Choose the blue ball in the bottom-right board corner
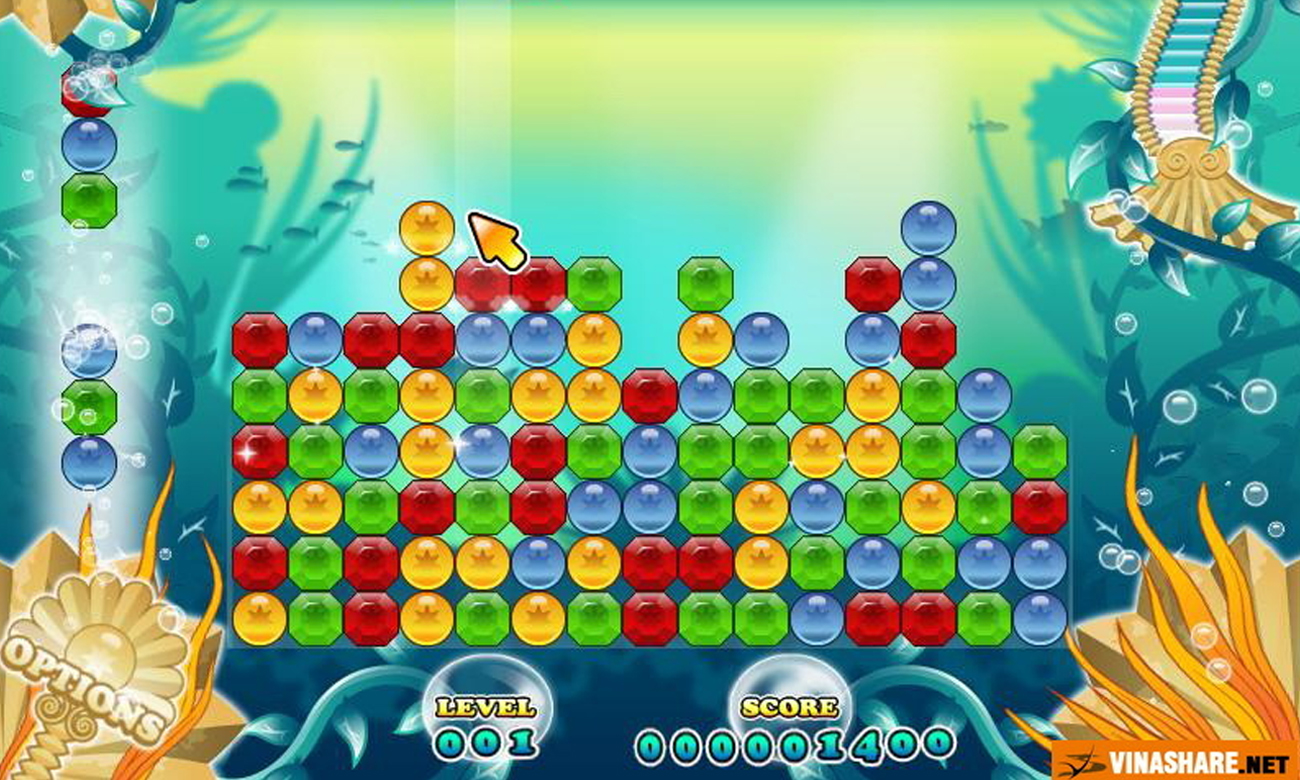1300x780 pixels. tap(1039, 618)
